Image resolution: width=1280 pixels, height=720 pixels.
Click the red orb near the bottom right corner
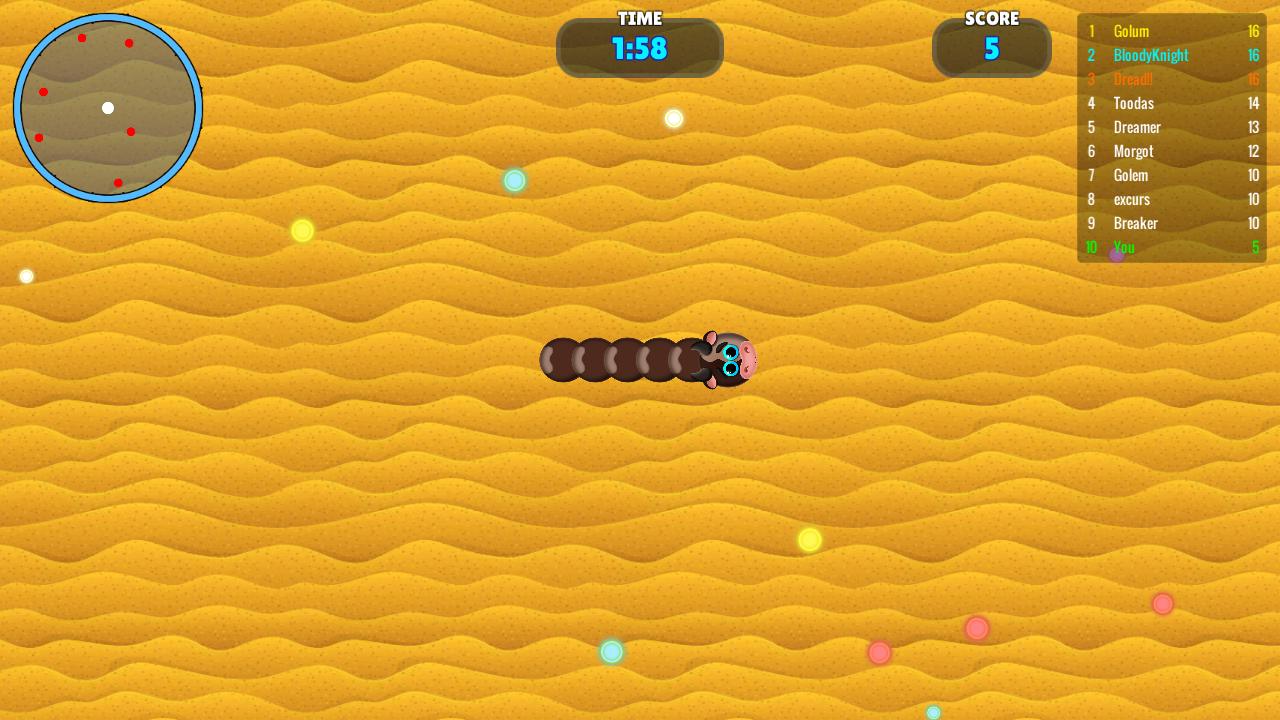click(x=1162, y=604)
